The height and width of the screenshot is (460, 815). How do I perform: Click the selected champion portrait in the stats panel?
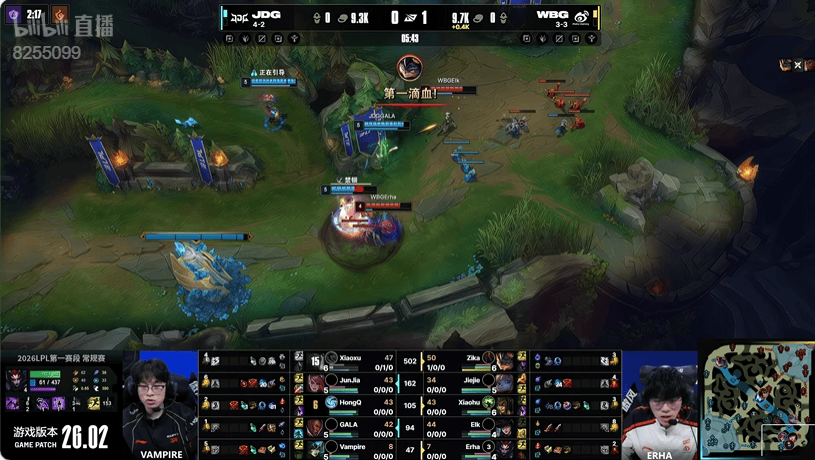[16, 378]
